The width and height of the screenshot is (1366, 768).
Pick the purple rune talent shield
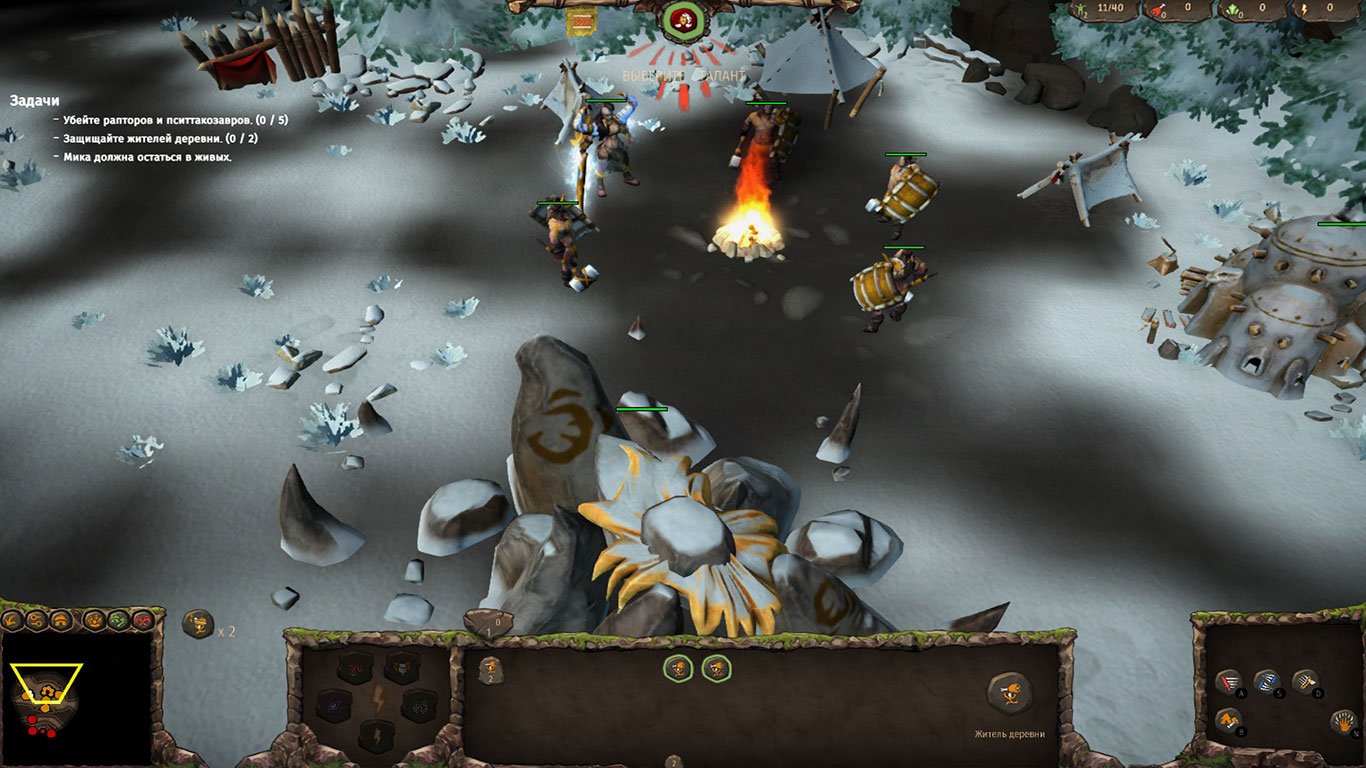333,706
